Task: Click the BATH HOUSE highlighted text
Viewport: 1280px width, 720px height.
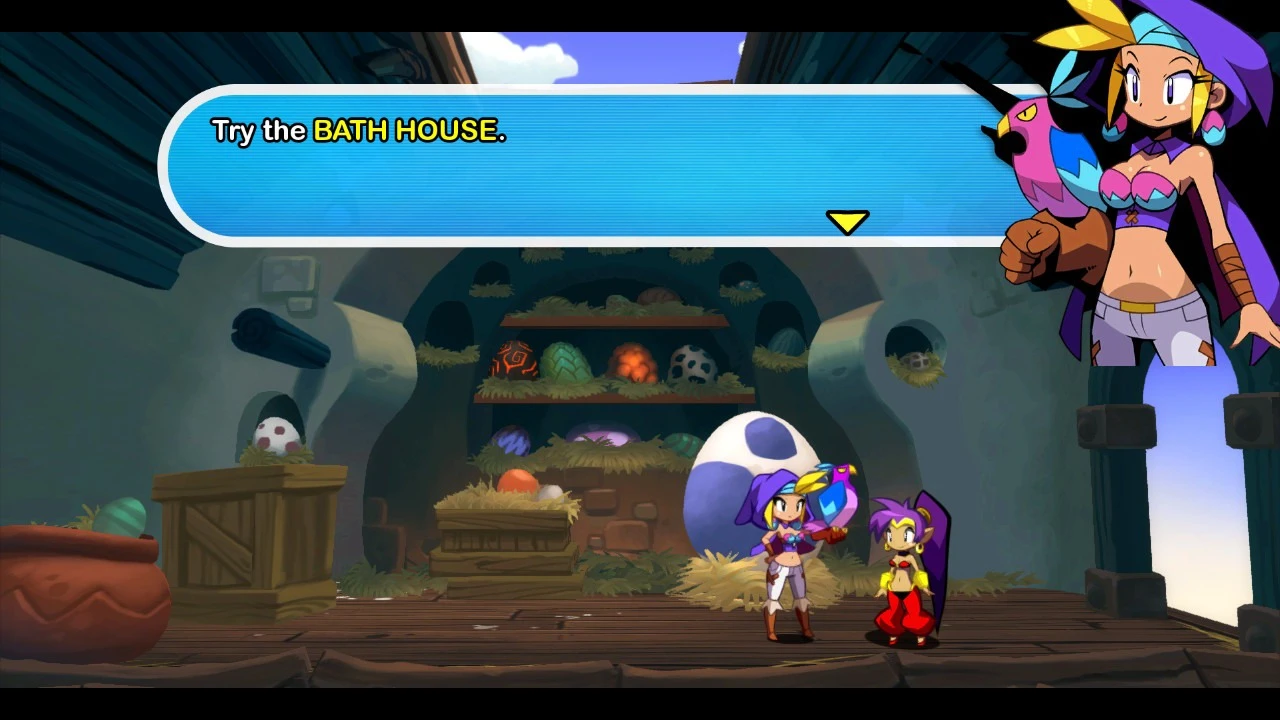Action: 410,131
